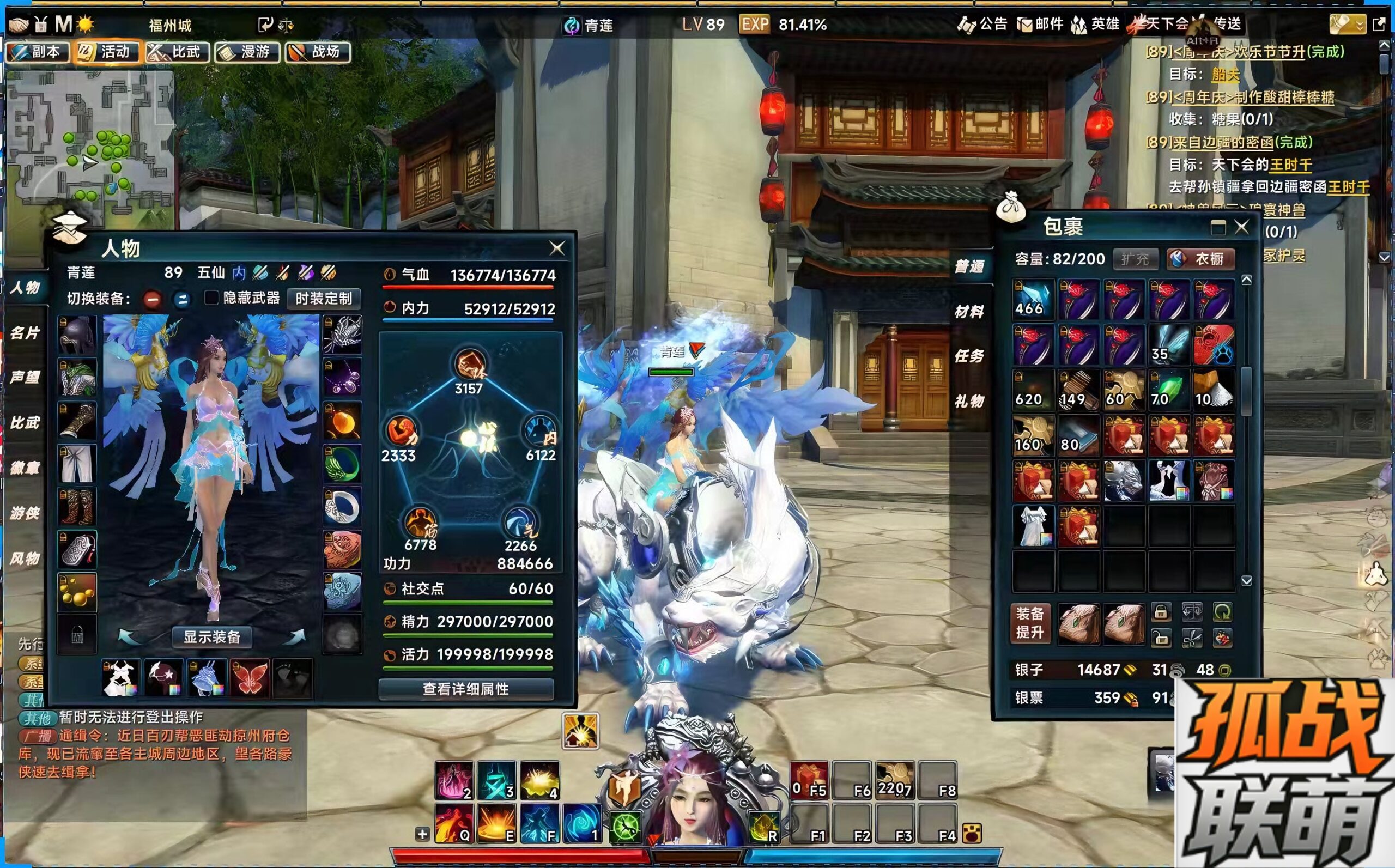Open the 战场 battlefield menu

click(x=318, y=52)
